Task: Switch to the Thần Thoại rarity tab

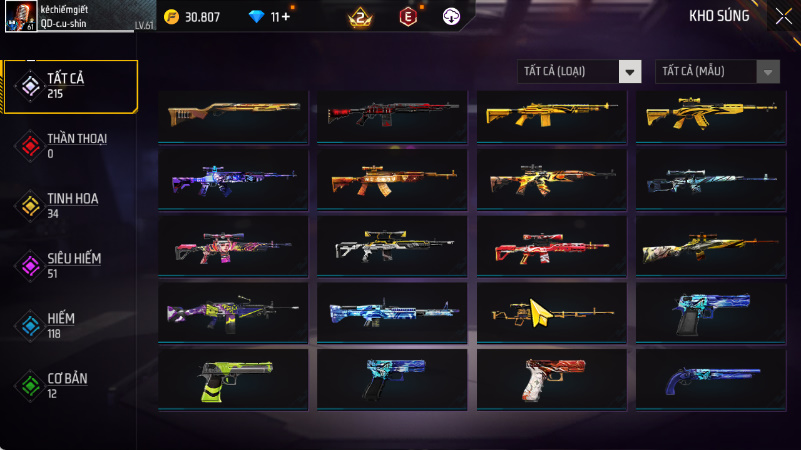Action: [x=70, y=145]
